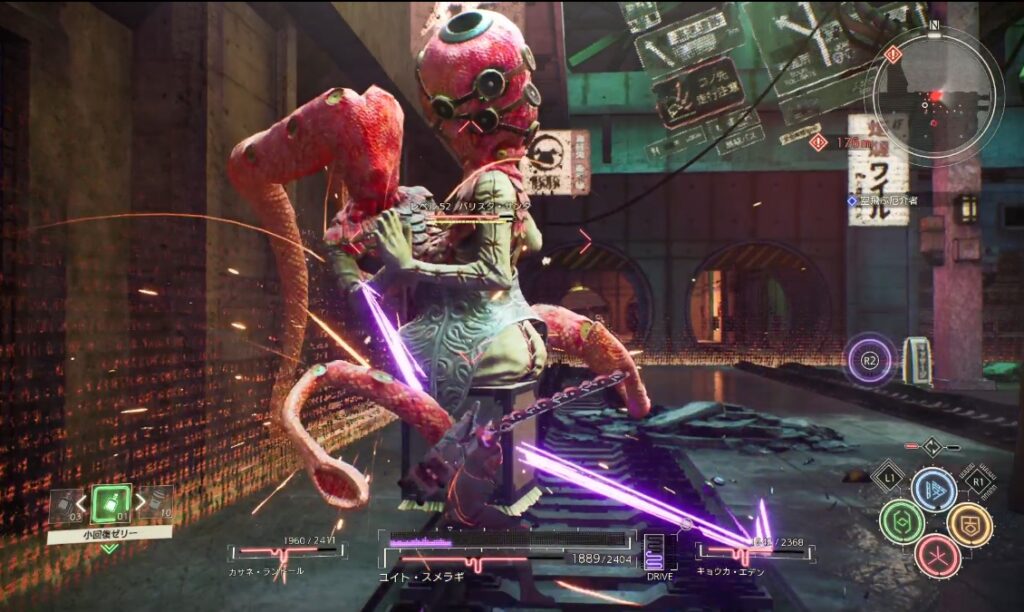Click the SAS swap arrows diamond icon
This screenshot has height=612, width=1024.
931,447
